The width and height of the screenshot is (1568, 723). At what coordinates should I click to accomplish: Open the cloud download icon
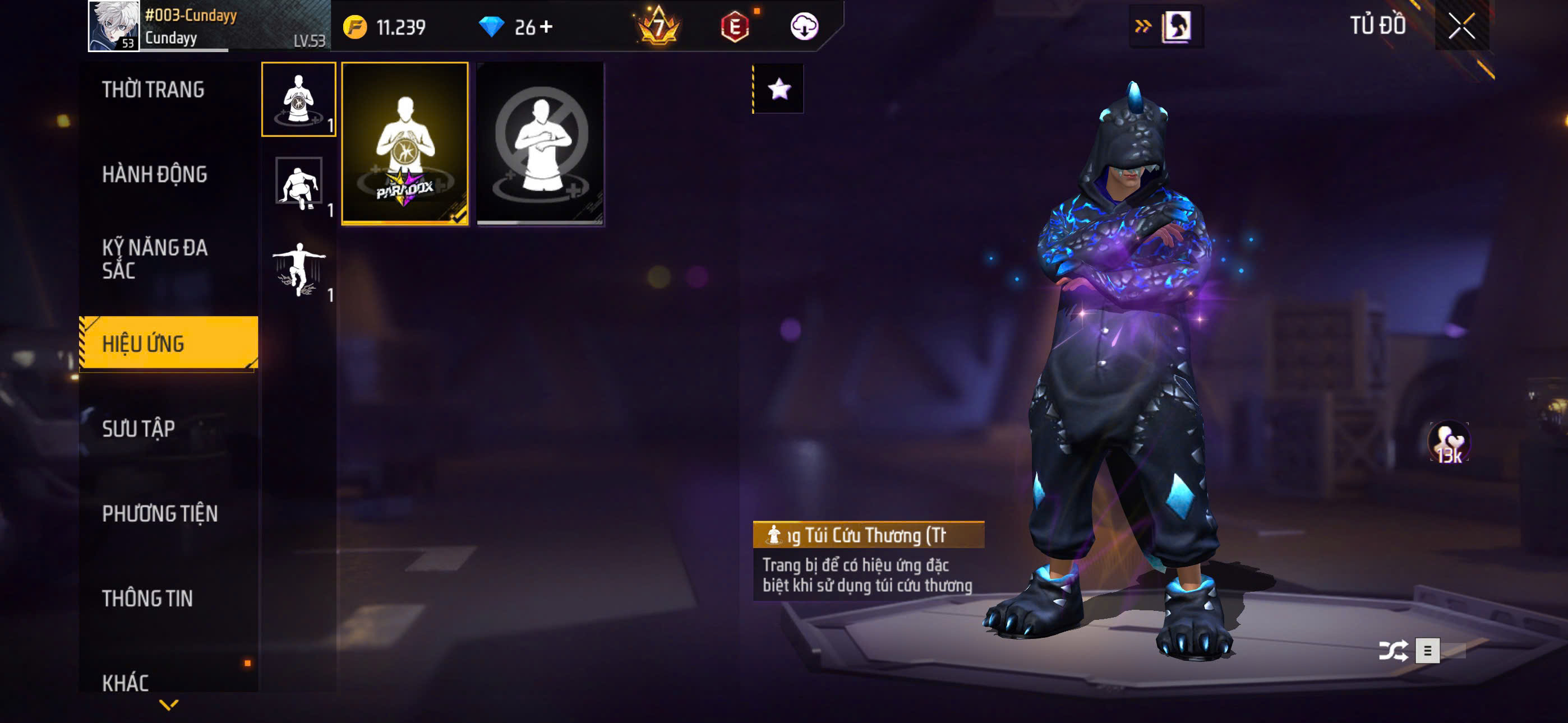[x=804, y=27]
